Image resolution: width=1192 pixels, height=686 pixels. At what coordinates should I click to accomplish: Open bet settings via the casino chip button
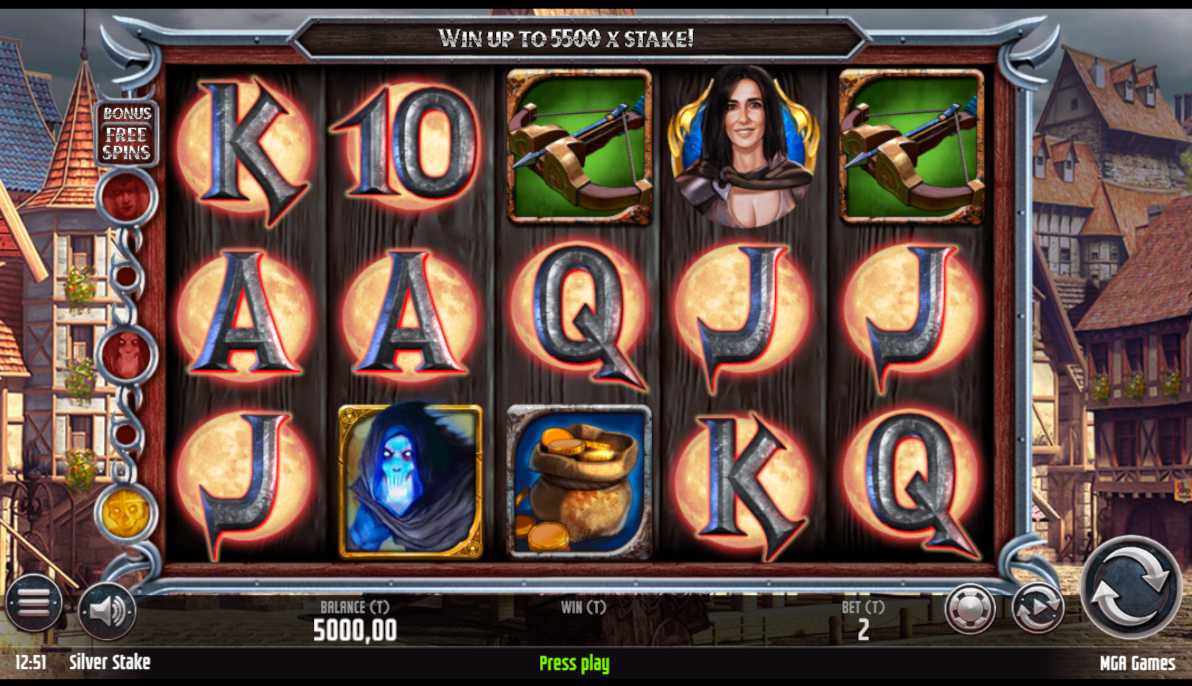pos(970,608)
